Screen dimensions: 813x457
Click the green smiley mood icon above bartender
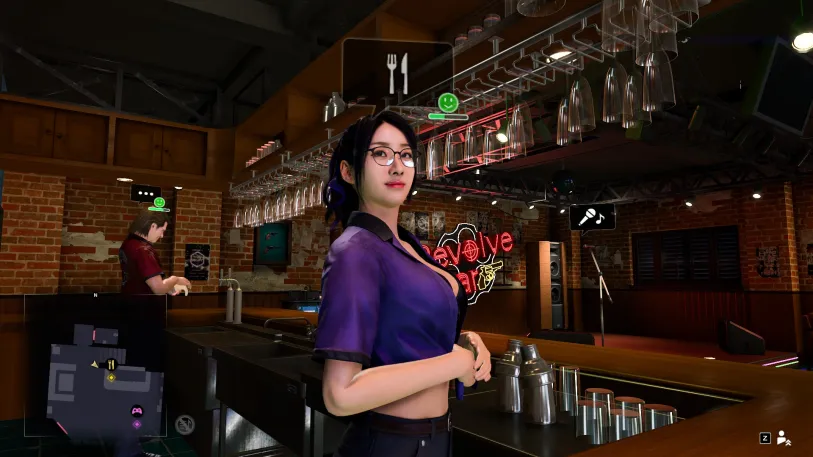(447, 102)
